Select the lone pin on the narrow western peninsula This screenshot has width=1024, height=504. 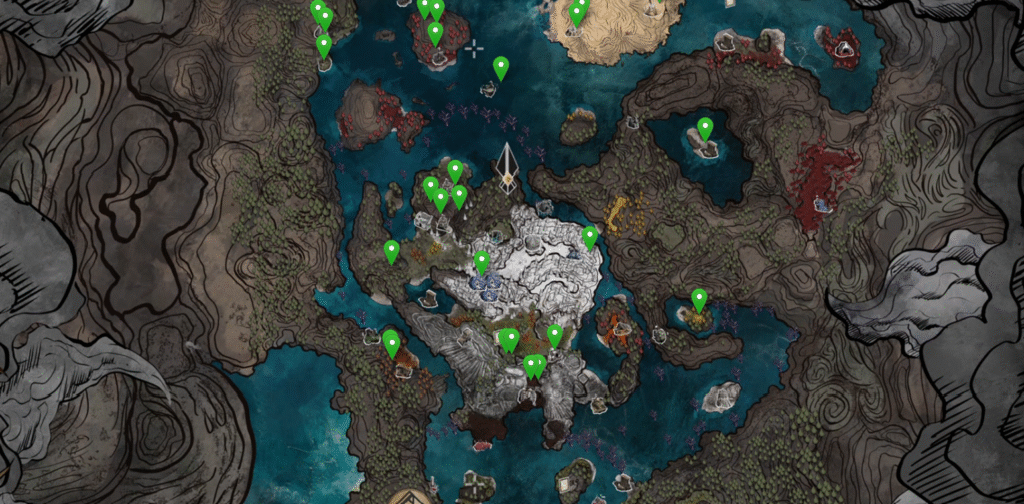(391, 252)
